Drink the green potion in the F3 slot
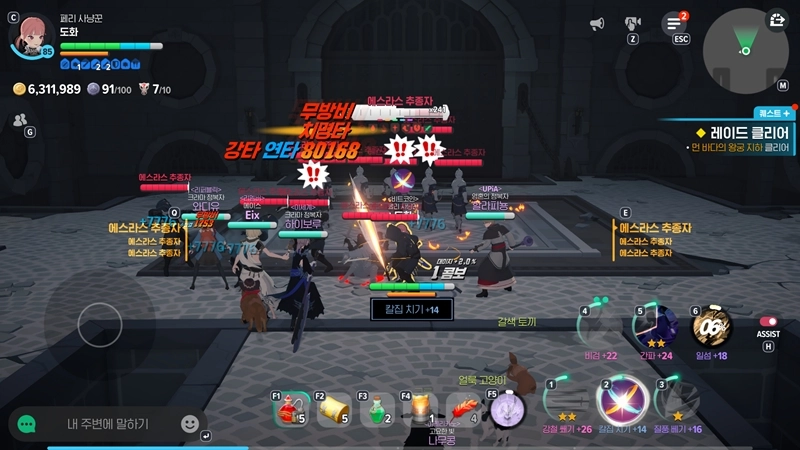Viewport: 800px width, 450px height. pyautogui.click(x=376, y=408)
